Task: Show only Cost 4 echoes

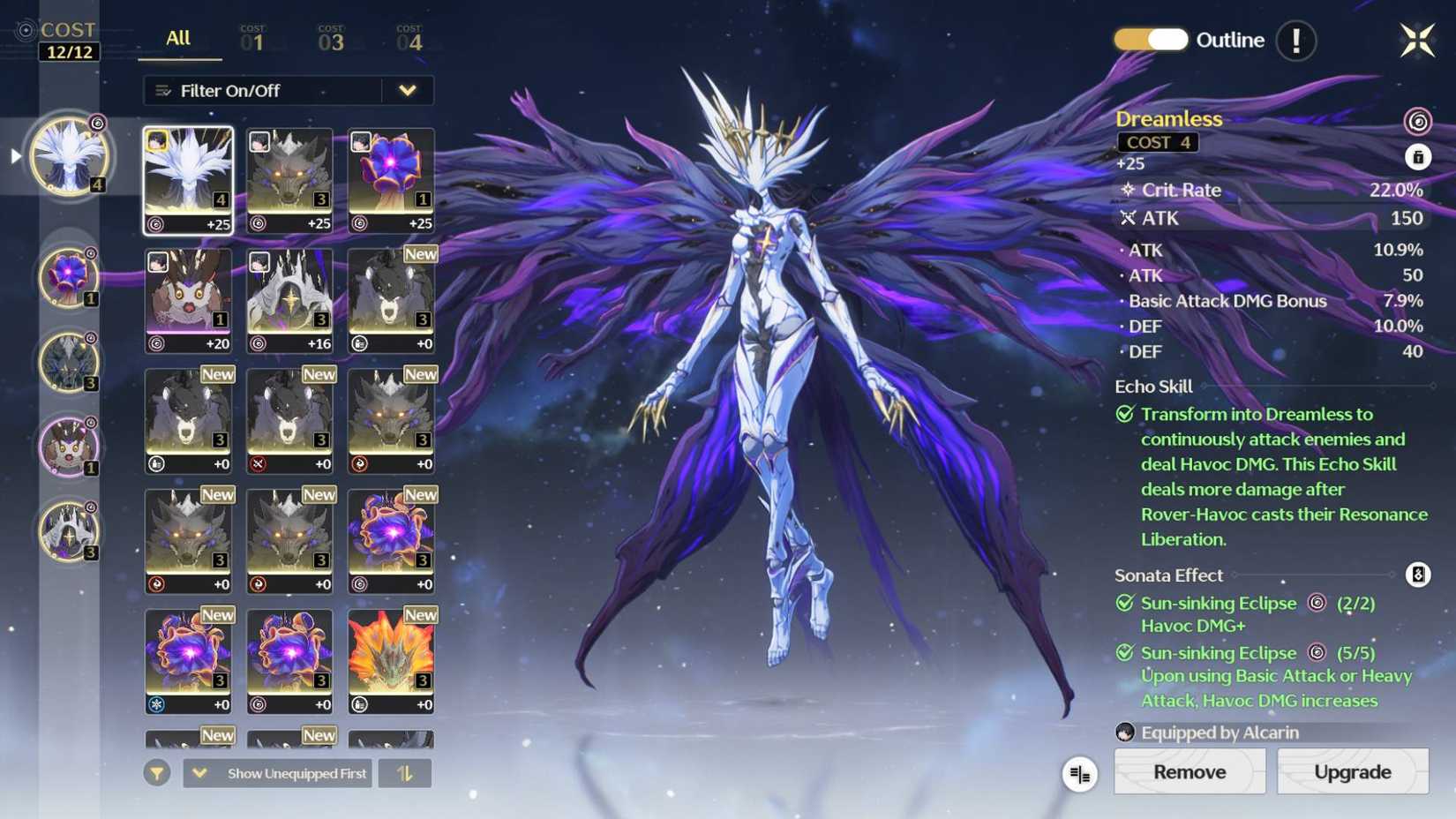Action: (409, 40)
